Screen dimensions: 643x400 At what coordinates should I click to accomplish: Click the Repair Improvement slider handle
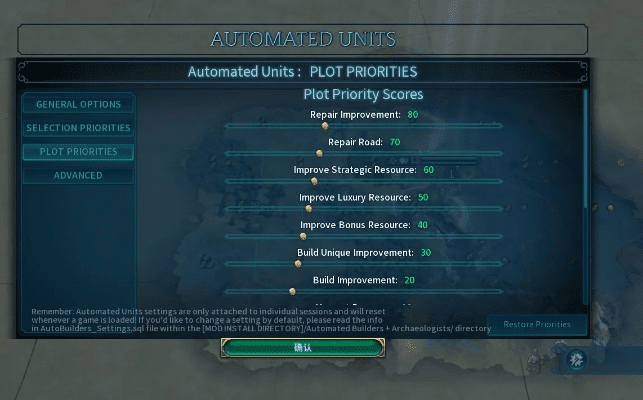326,126
